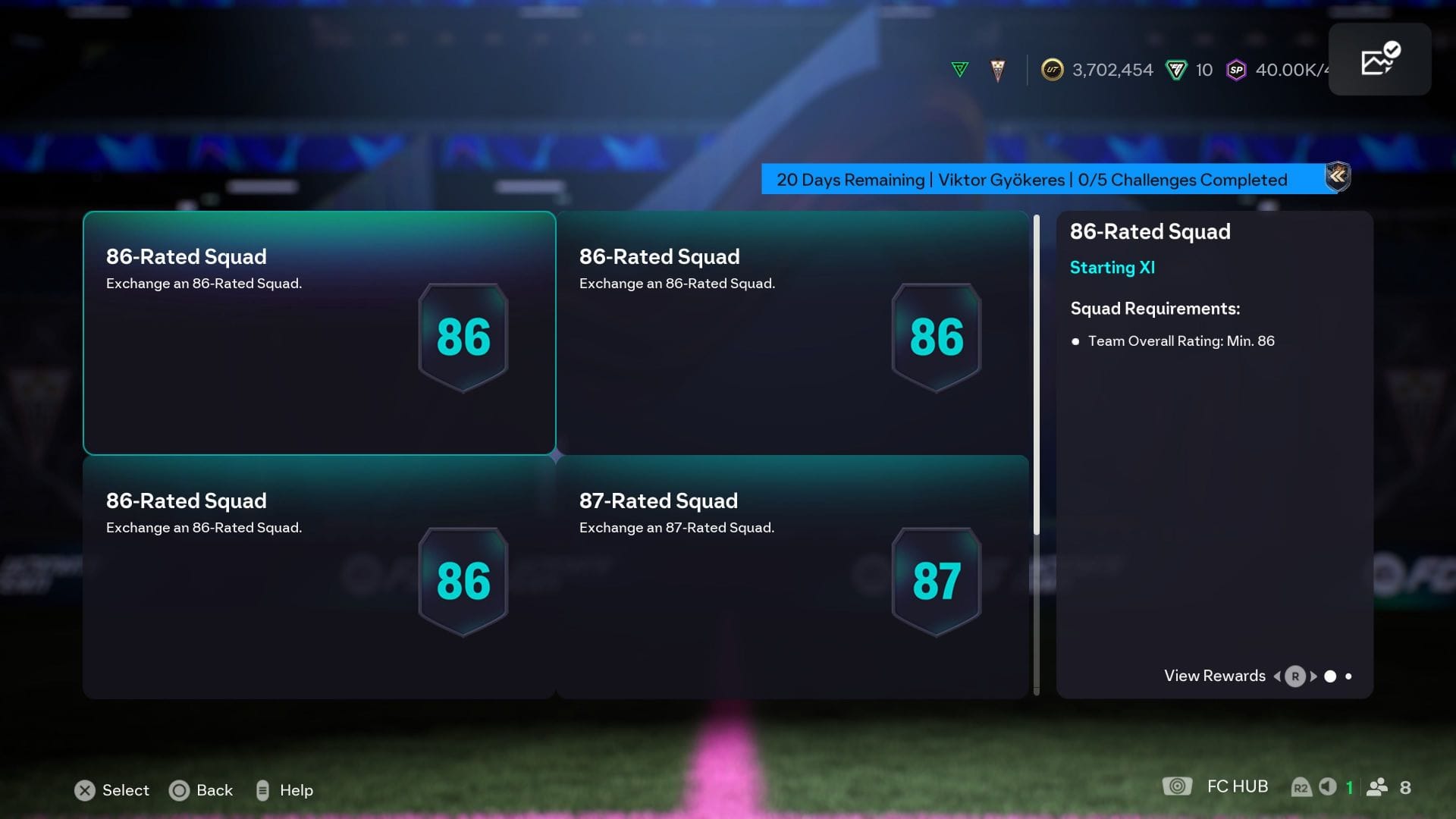Click the 87 rating shield emblem

point(936,581)
